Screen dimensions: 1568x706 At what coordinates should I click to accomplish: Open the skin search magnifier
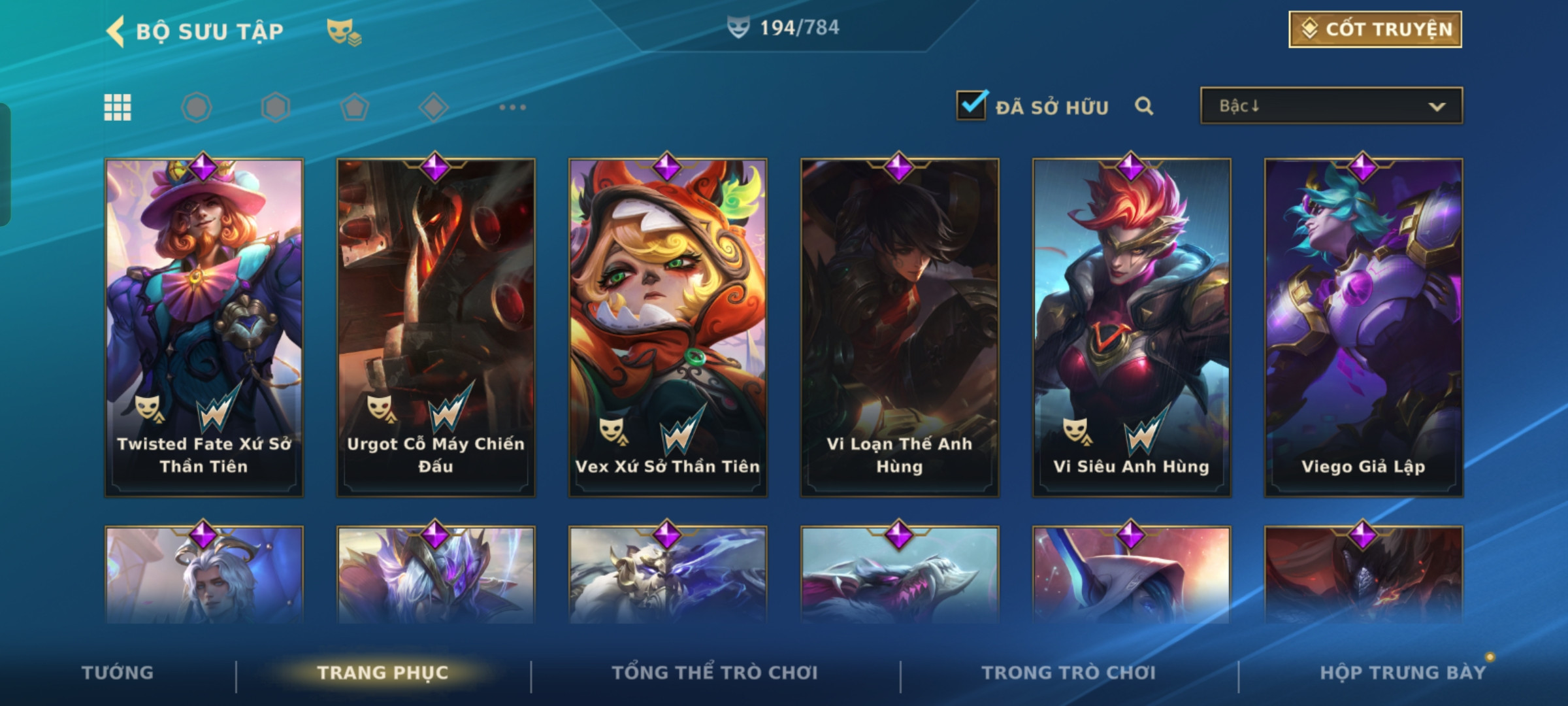[x=1143, y=106]
